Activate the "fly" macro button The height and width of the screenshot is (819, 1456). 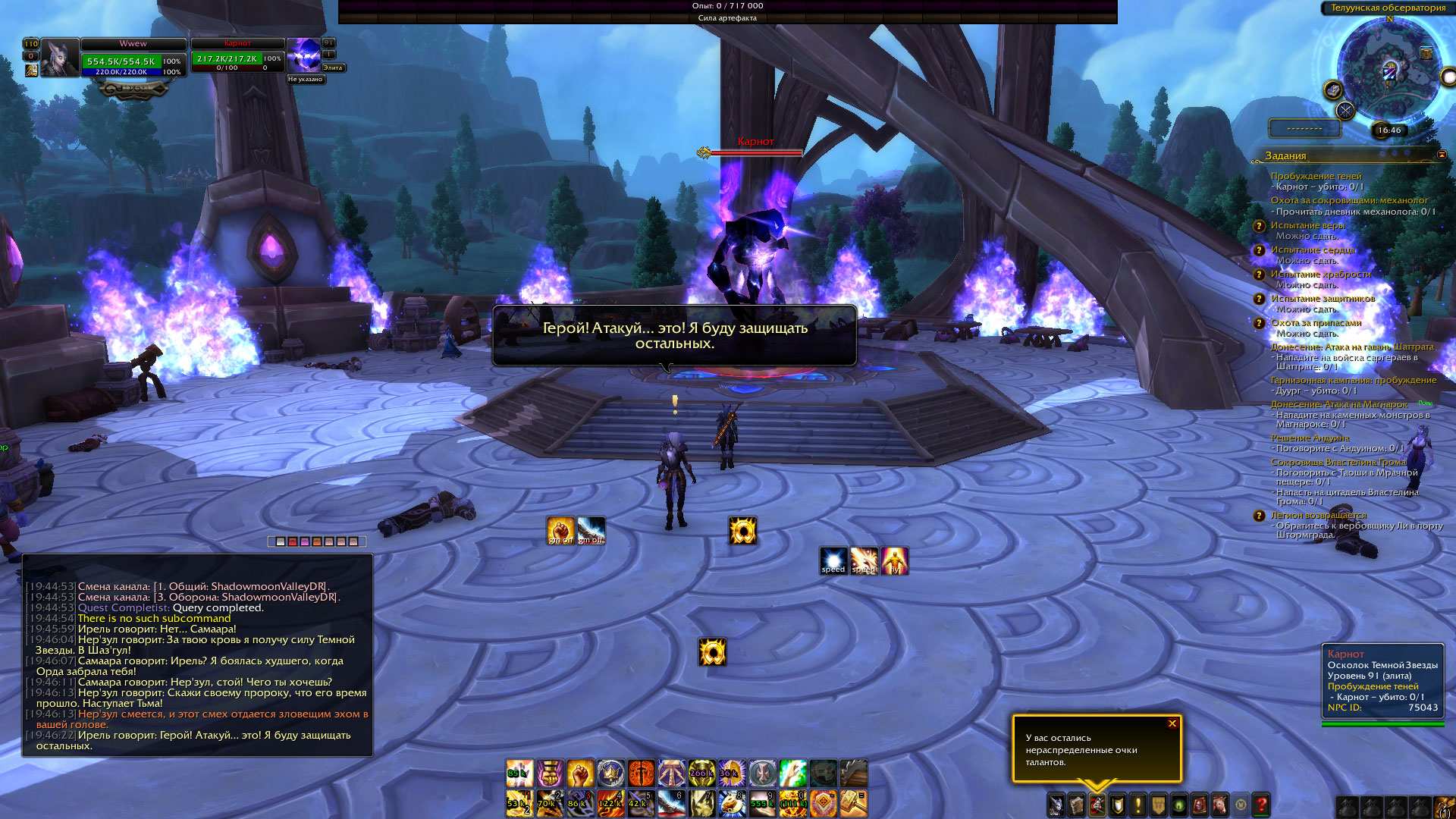click(x=894, y=560)
